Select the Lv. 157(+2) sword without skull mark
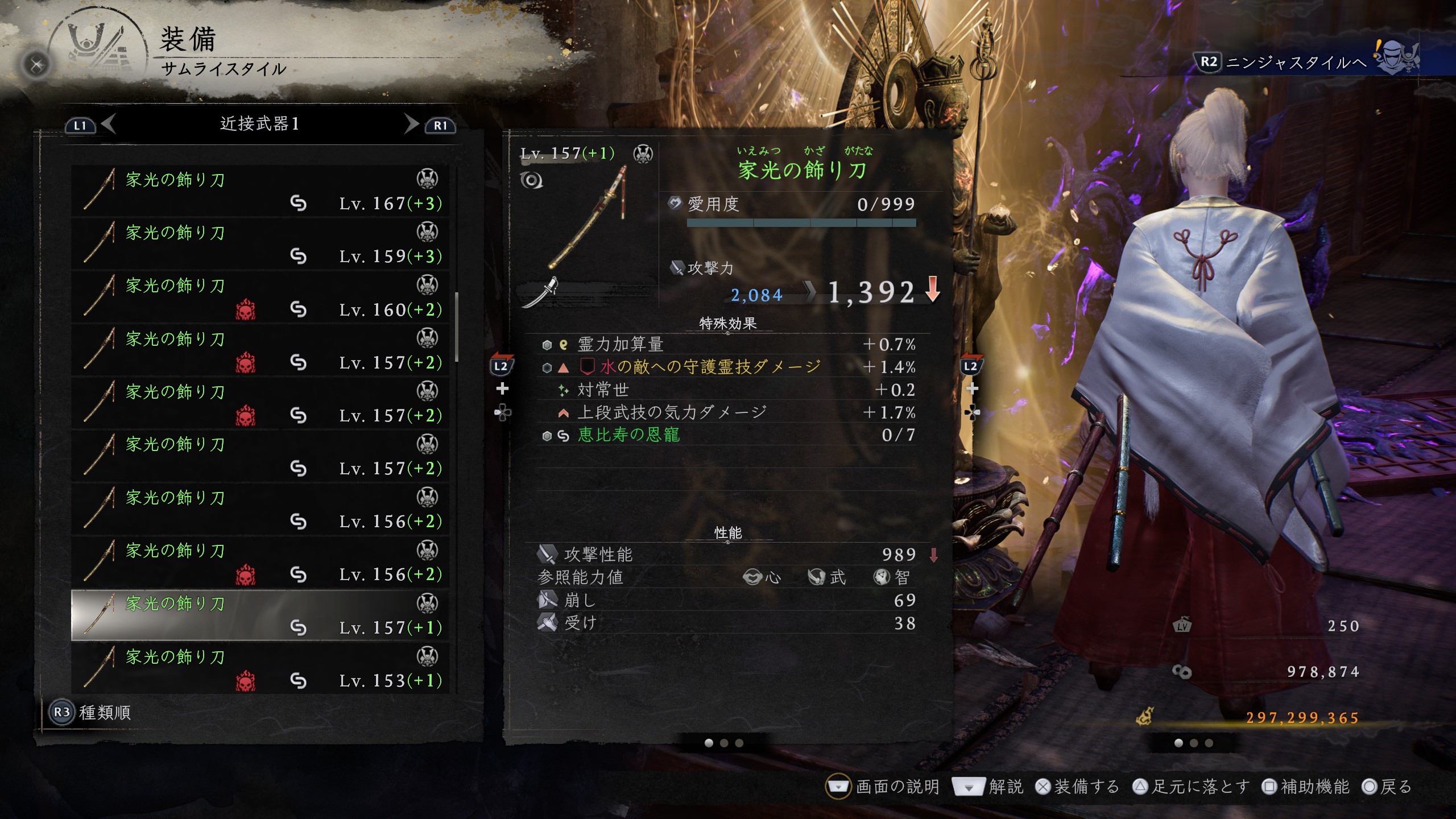 (x=259, y=456)
